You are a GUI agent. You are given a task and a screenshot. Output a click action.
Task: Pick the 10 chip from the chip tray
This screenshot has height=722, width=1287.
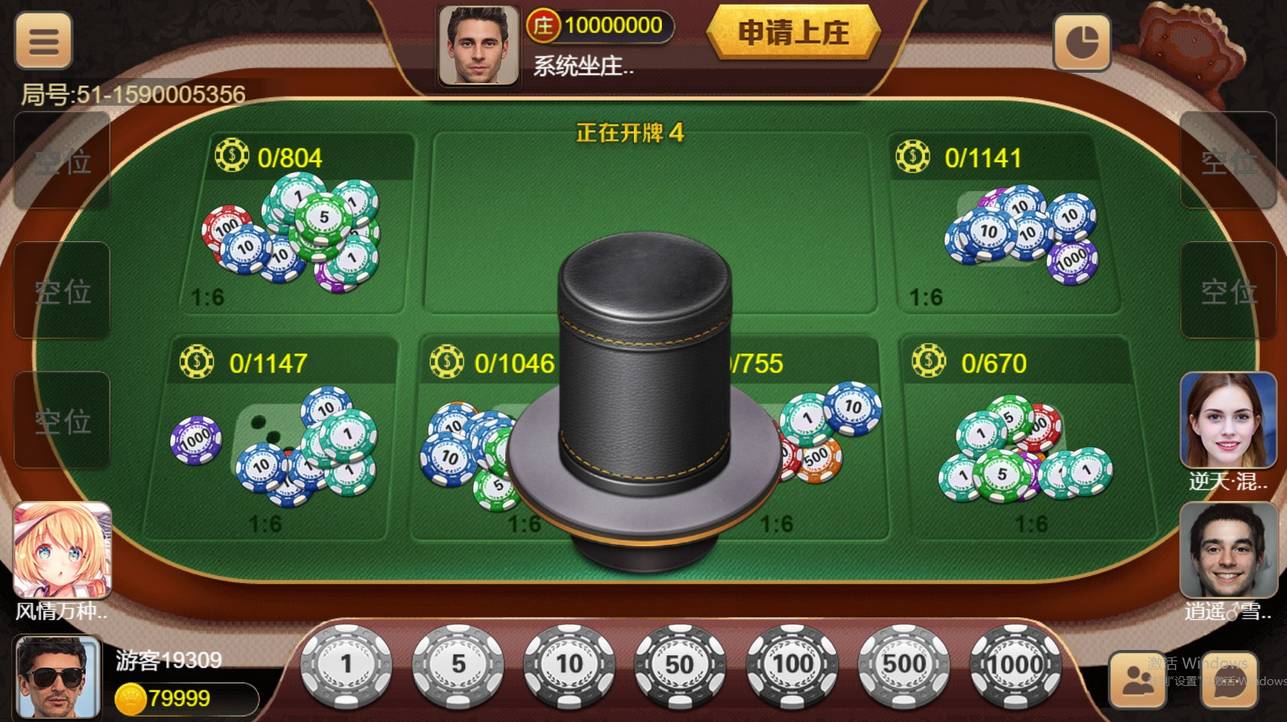point(569,663)
